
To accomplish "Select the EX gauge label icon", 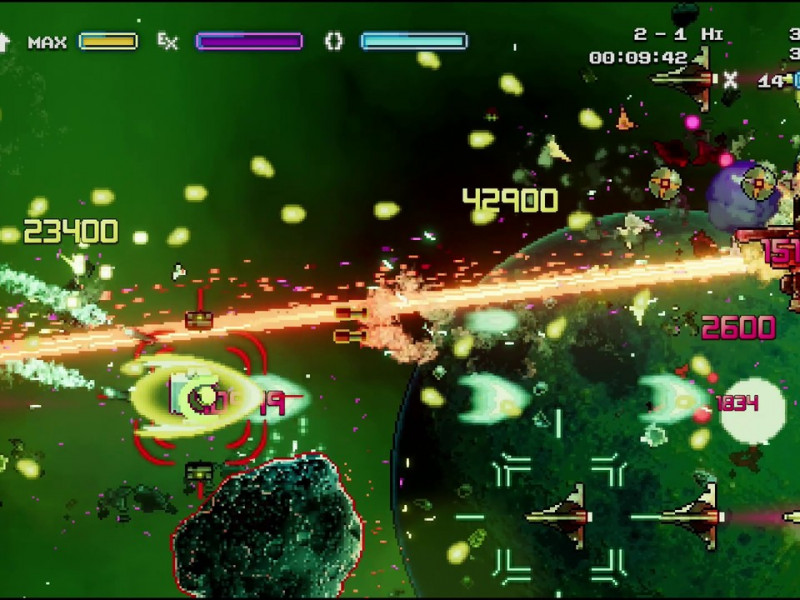I will point(168,41).
